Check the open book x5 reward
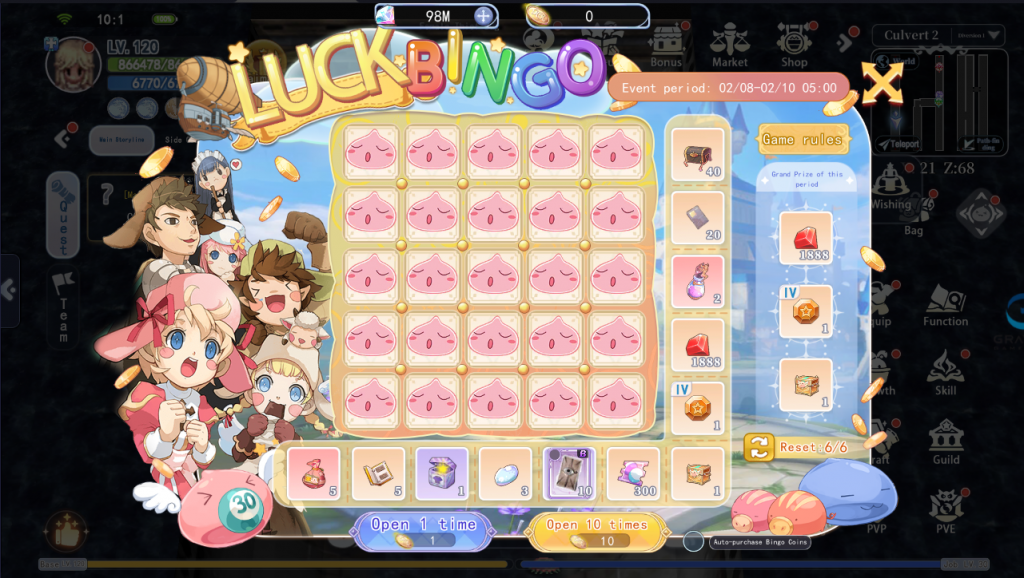 point(378,473)
